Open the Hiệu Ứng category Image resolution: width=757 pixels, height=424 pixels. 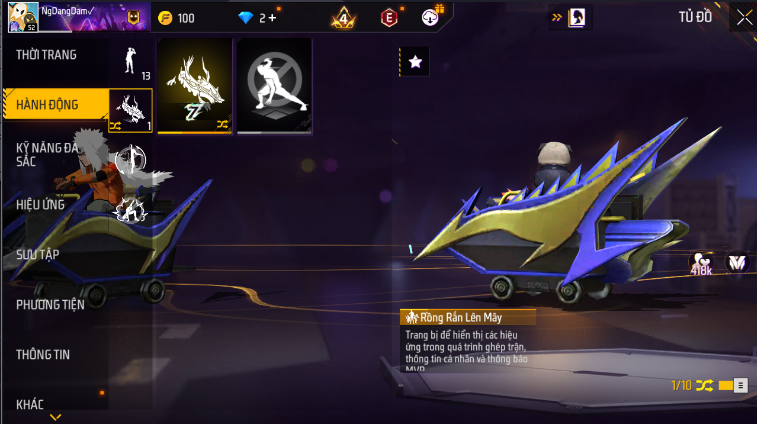tap(41, 204)
